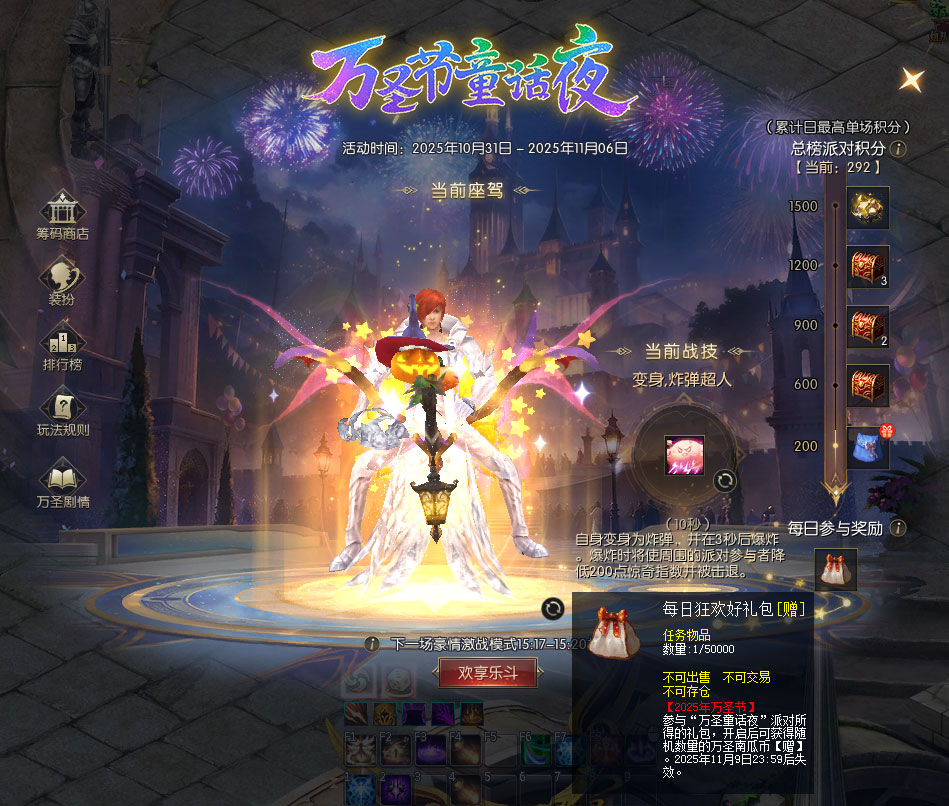Claim the 200-point blue gift reward
Image resolution: width=949 pixels, height=806 pixels.
click(x=867, y=446)
